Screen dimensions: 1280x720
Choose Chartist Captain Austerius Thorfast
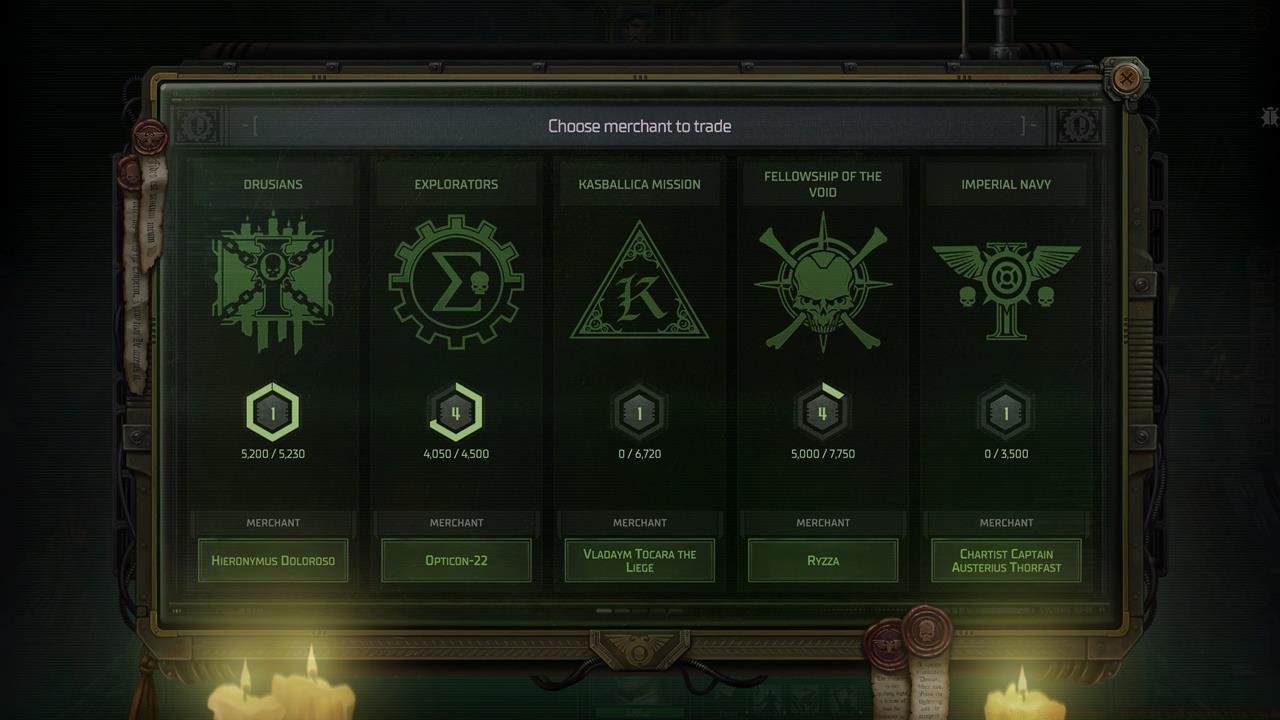(1006, 560)
